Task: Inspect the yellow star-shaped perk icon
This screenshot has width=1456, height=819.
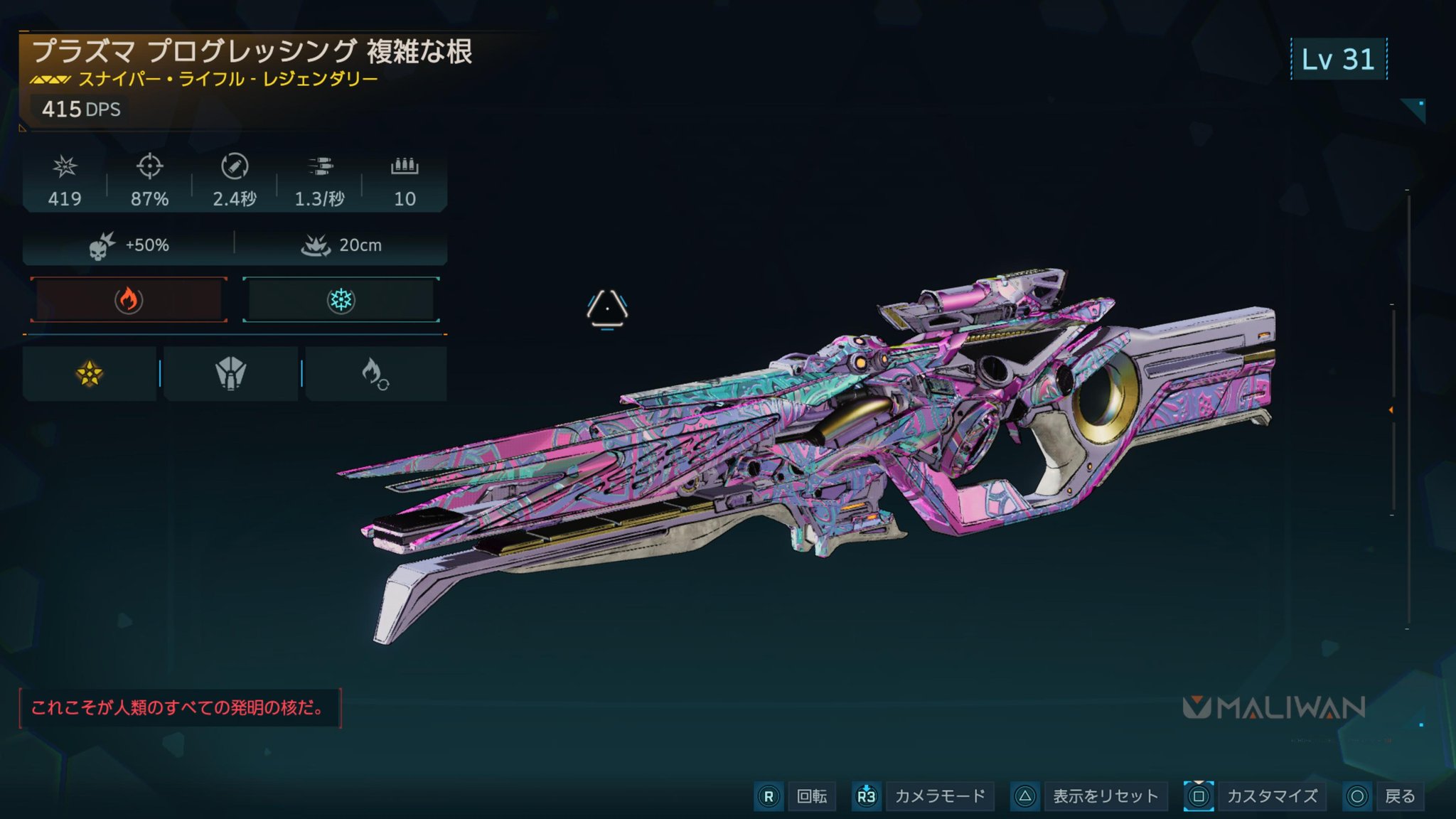Action: [x=90, y=373]
